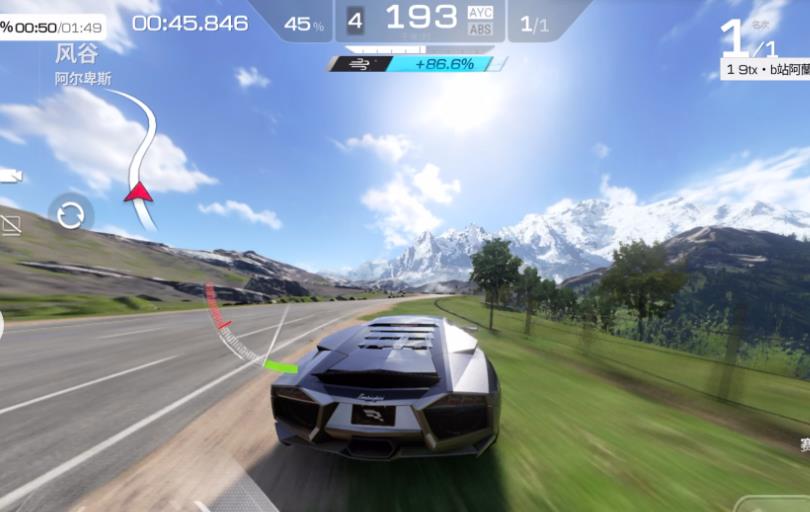Image resolution: width=810 pixels, height=512 pixels.
Task: Switch view with the camera icon
Action: coord(9,176)
